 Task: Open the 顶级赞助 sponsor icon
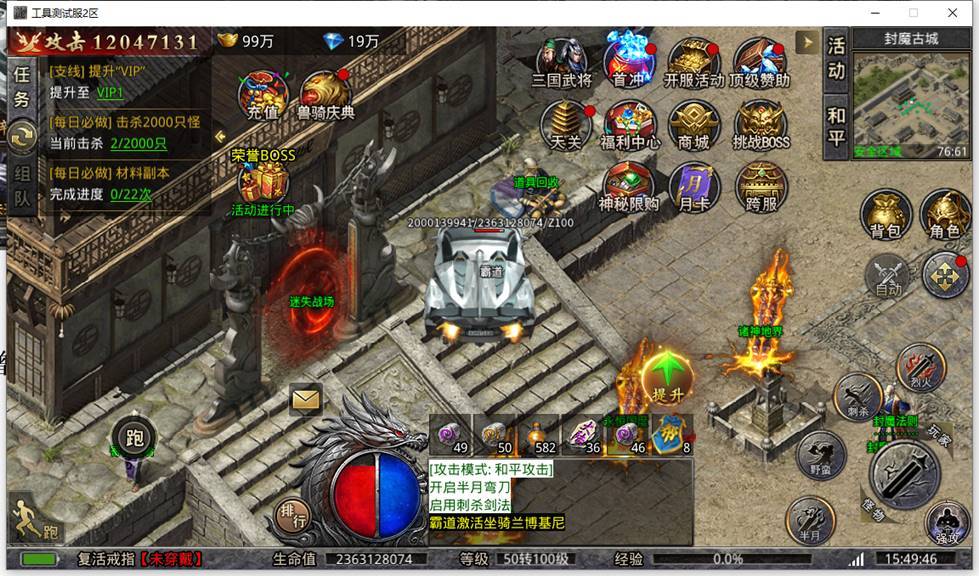759,62
